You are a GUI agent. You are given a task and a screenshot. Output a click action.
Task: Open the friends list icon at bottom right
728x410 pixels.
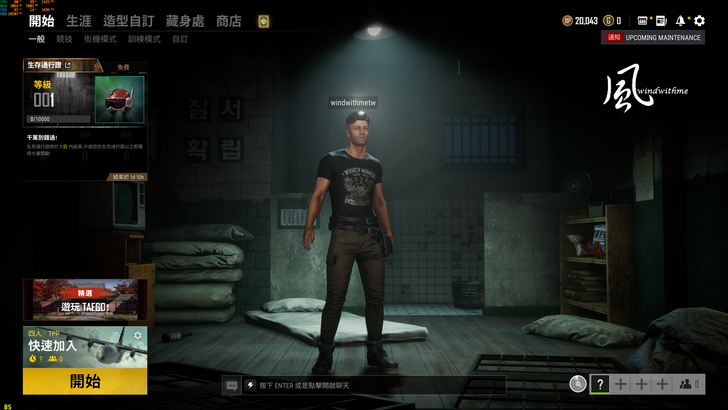tap(686, 384)
